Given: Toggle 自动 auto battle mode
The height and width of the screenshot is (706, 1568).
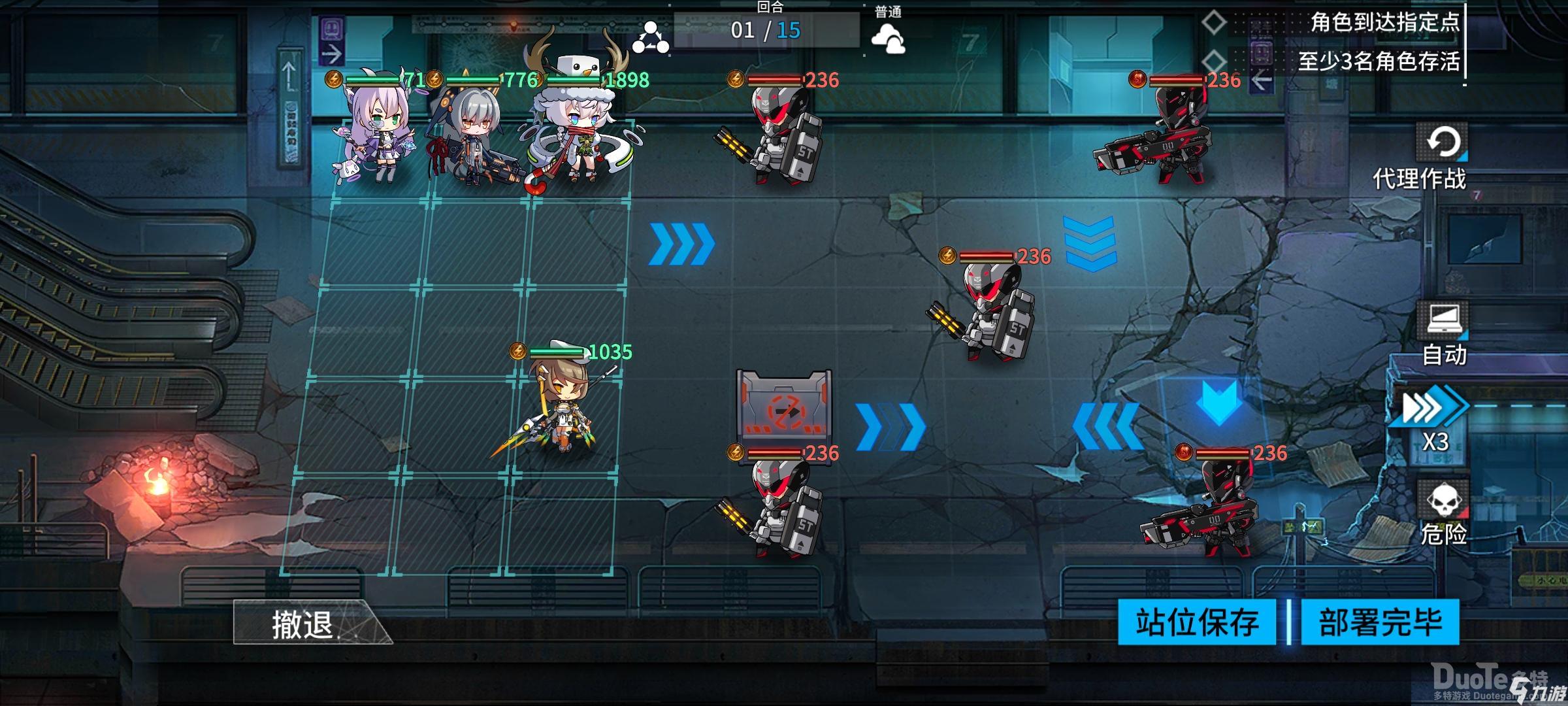Looking at the screenshot, I should coord(1444,333).
